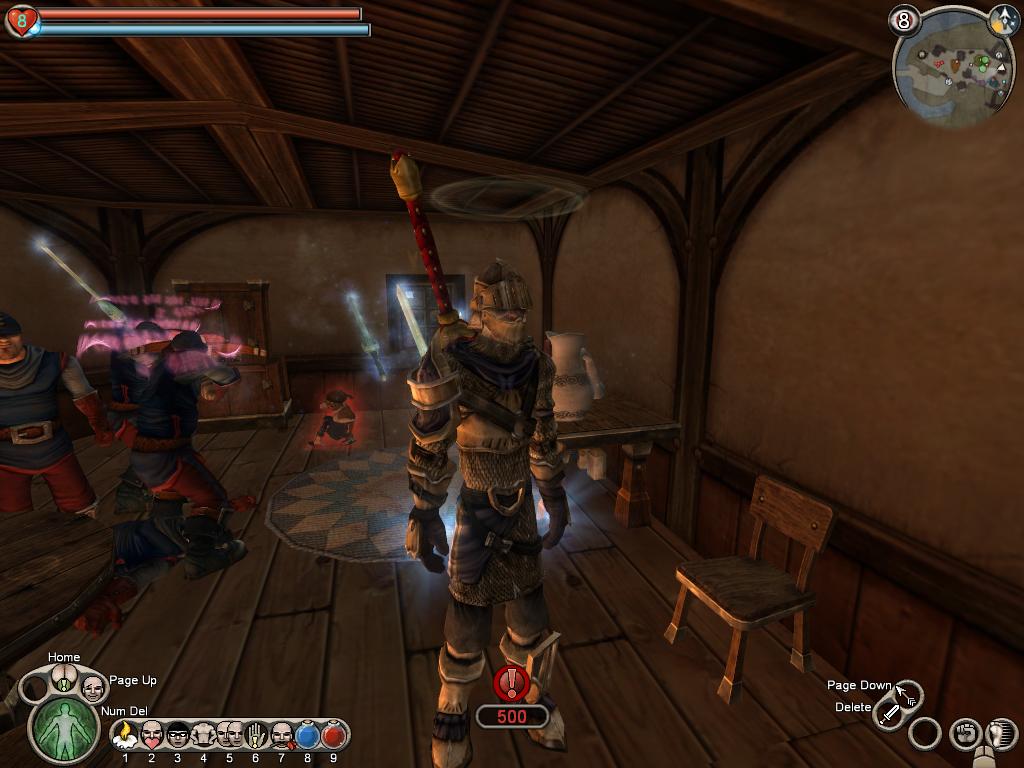Click the circular town minimap
1024x768 pixels.
point(952,69)
